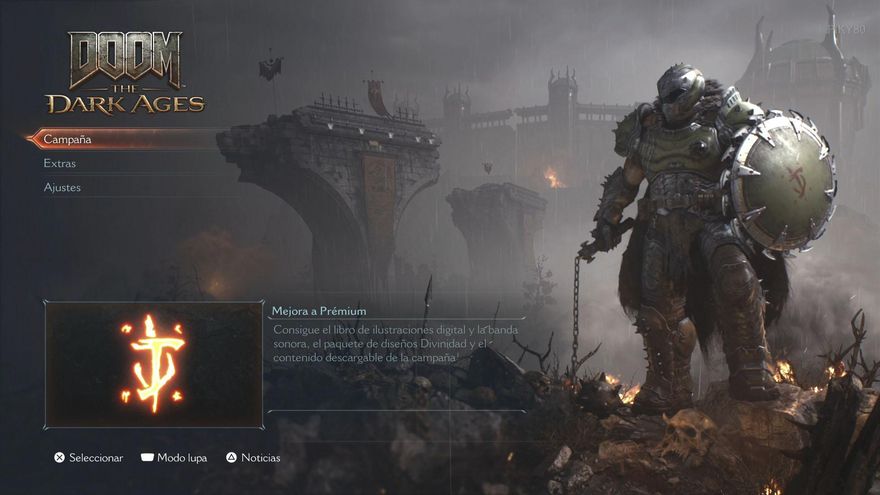Open the Mejora a Prémium offer
Screen dimensions: 880x495
click(319, 311)
